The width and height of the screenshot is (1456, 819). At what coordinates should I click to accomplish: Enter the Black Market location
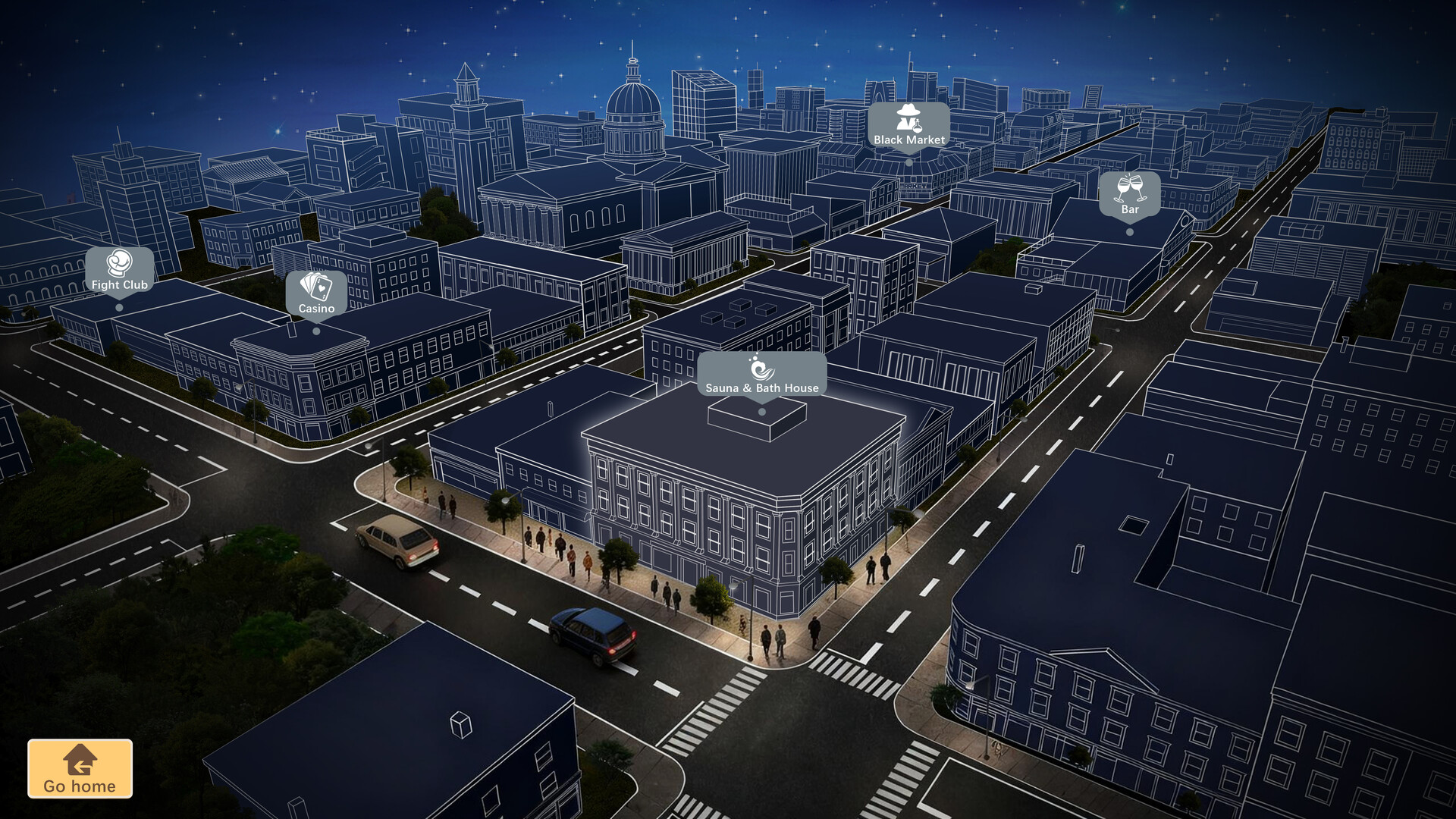[x=908, y=129]
